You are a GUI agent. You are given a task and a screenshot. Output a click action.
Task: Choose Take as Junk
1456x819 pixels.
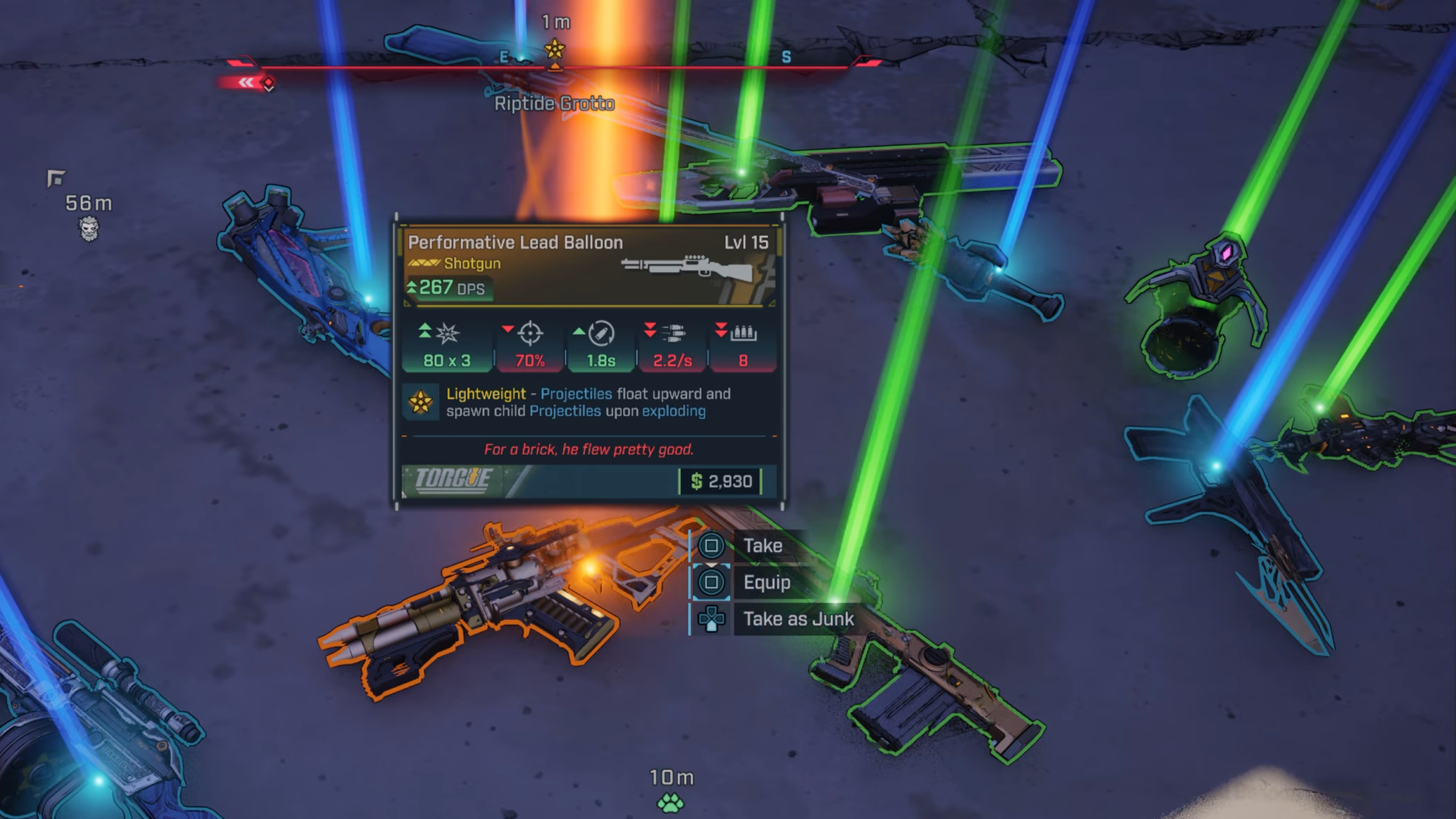[x=797, y=619]
